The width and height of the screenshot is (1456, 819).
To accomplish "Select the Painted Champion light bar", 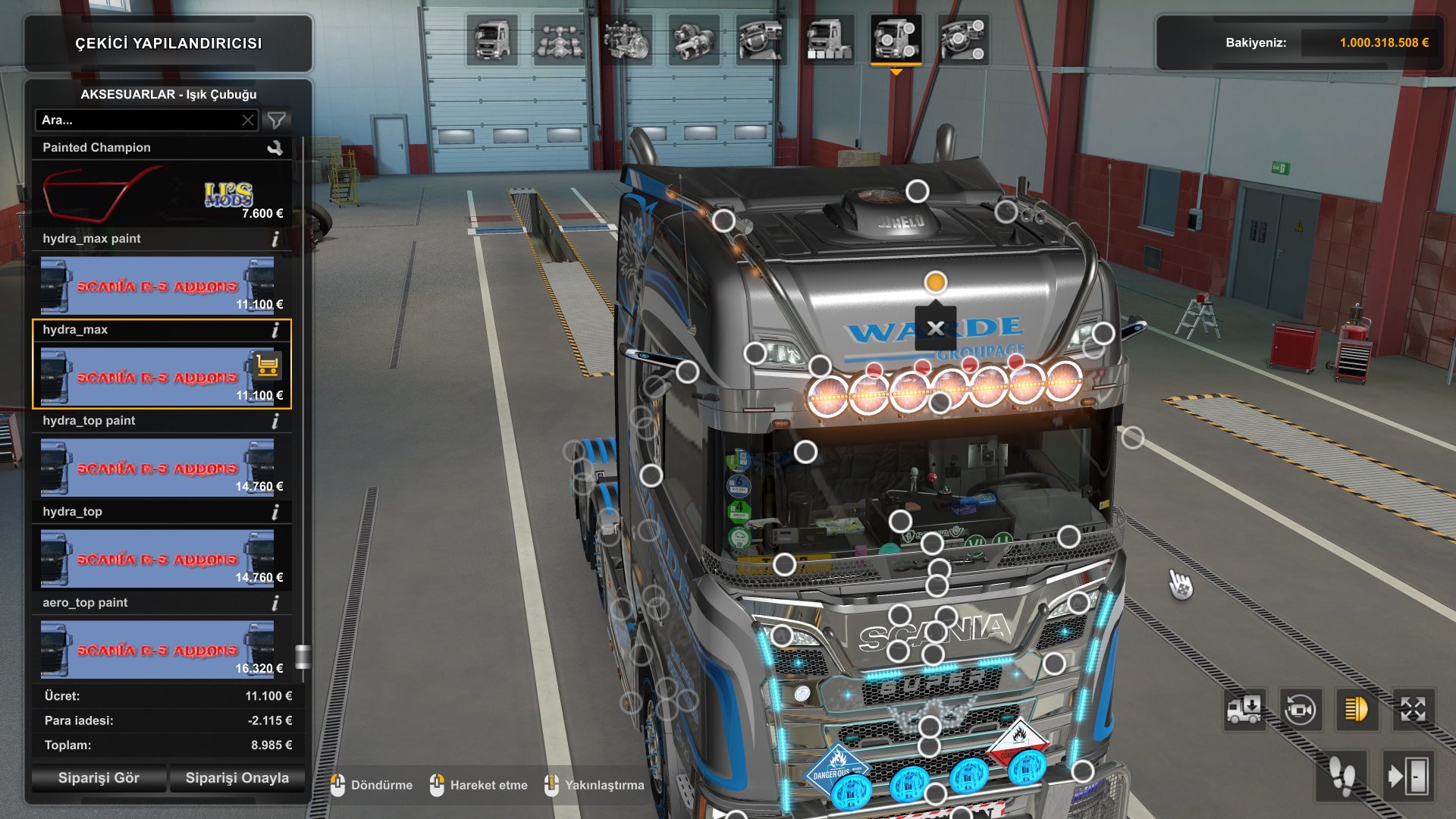I will [x=161, y=194].
